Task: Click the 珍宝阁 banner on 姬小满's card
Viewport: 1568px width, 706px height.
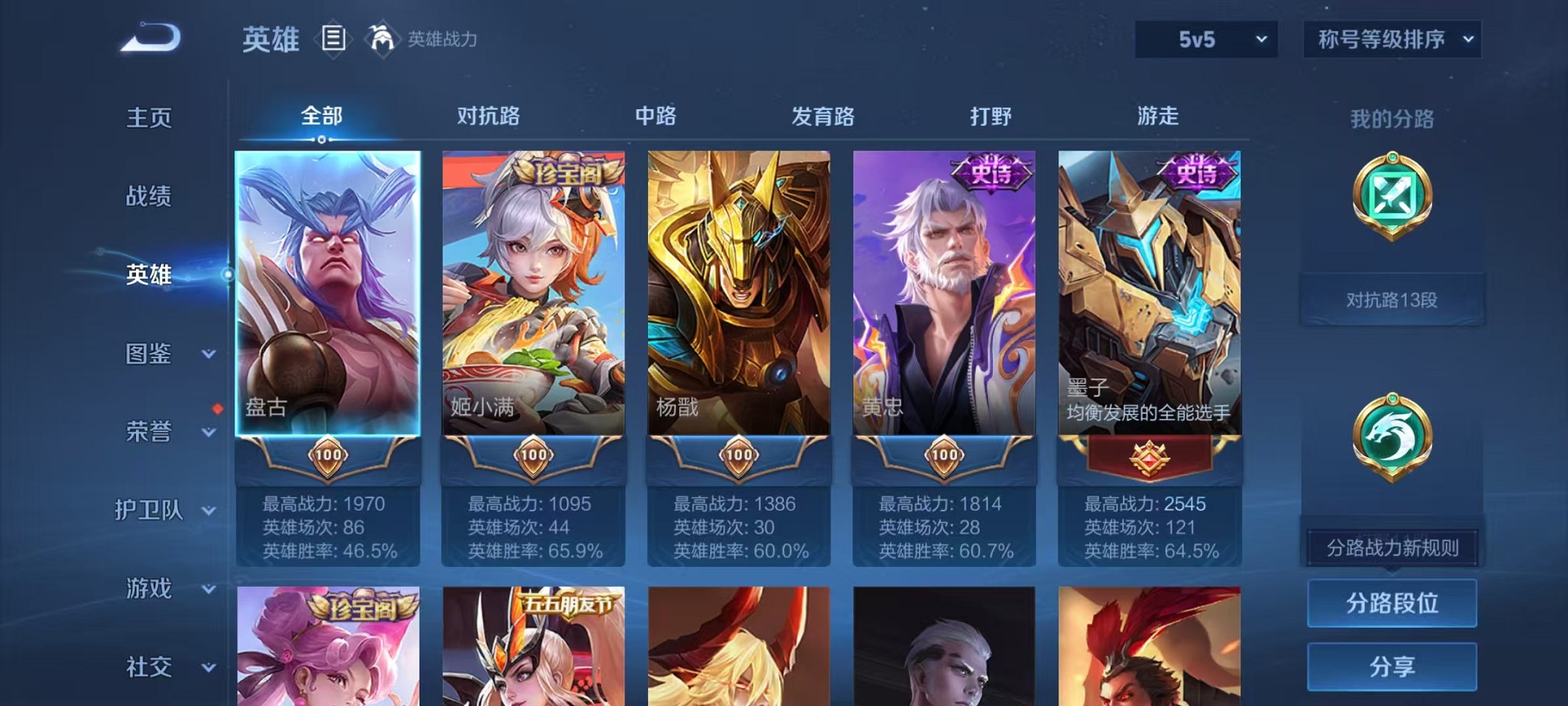Action: coord(571,173)
